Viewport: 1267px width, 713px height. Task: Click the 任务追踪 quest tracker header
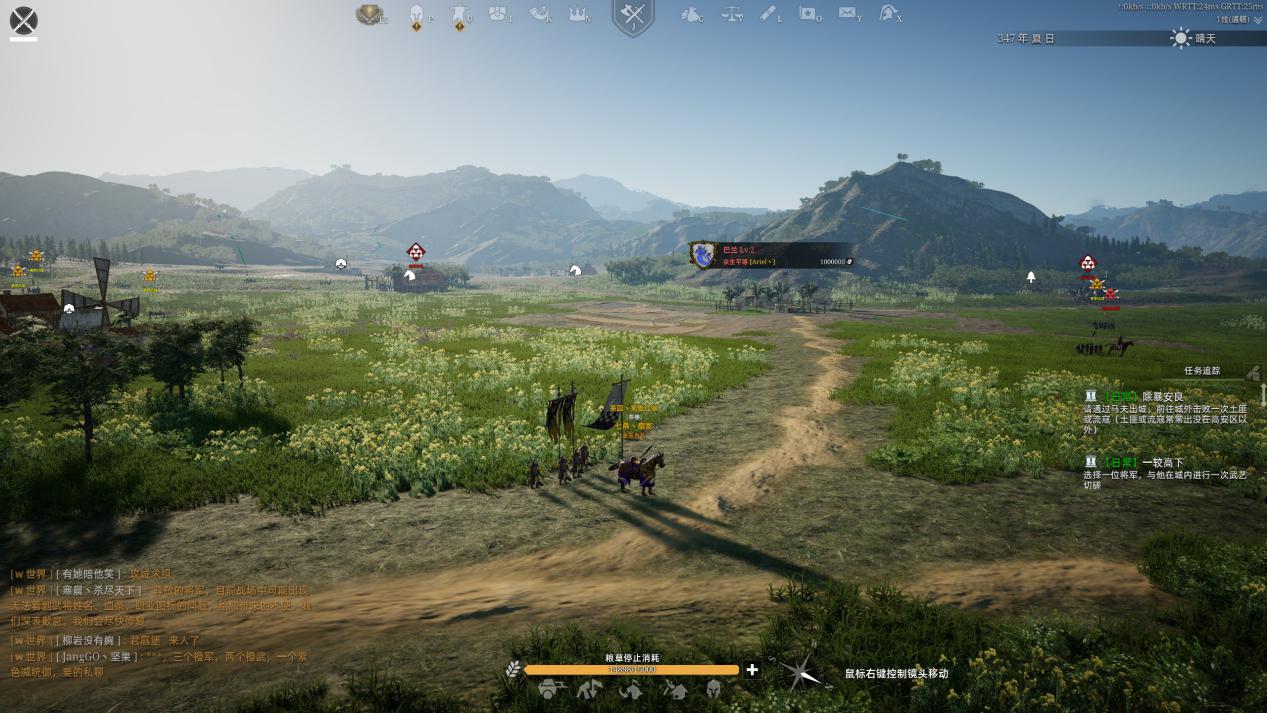click(x=1202, y=371)
